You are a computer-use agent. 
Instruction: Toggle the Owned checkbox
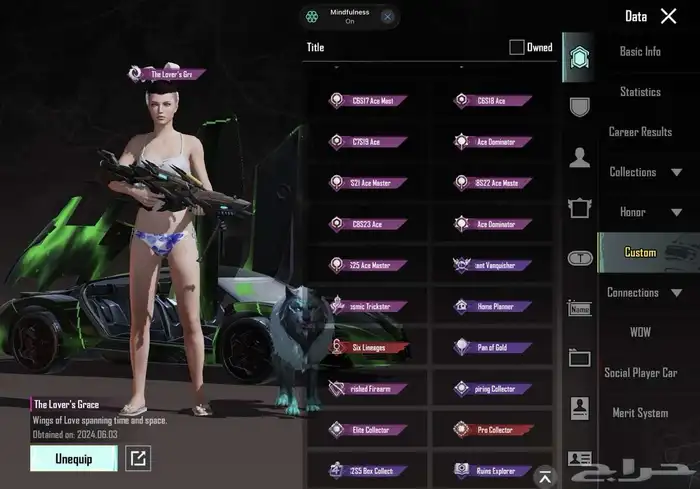point(517,47)
